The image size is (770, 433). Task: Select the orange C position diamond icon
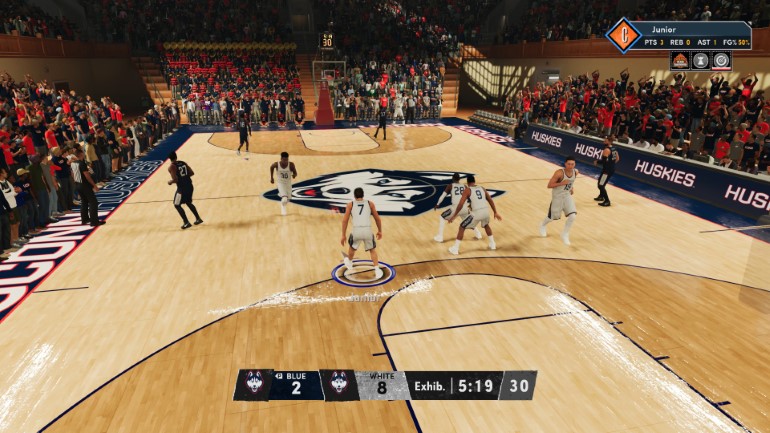[622, 35]
